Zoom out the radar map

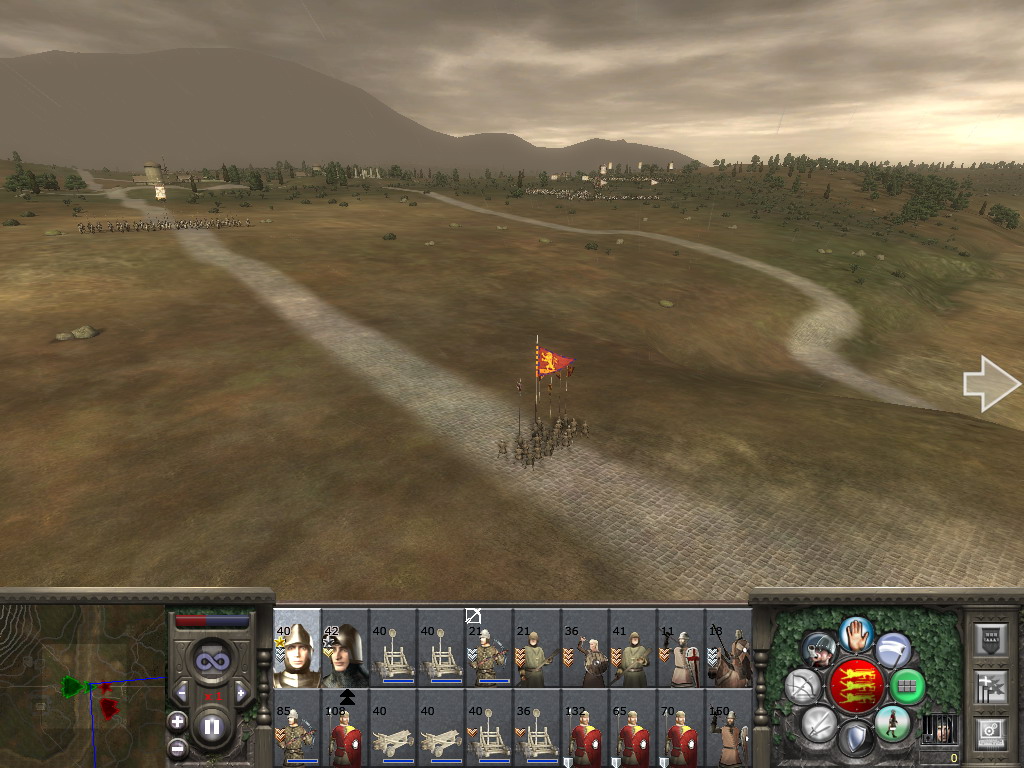pos(177,747)
